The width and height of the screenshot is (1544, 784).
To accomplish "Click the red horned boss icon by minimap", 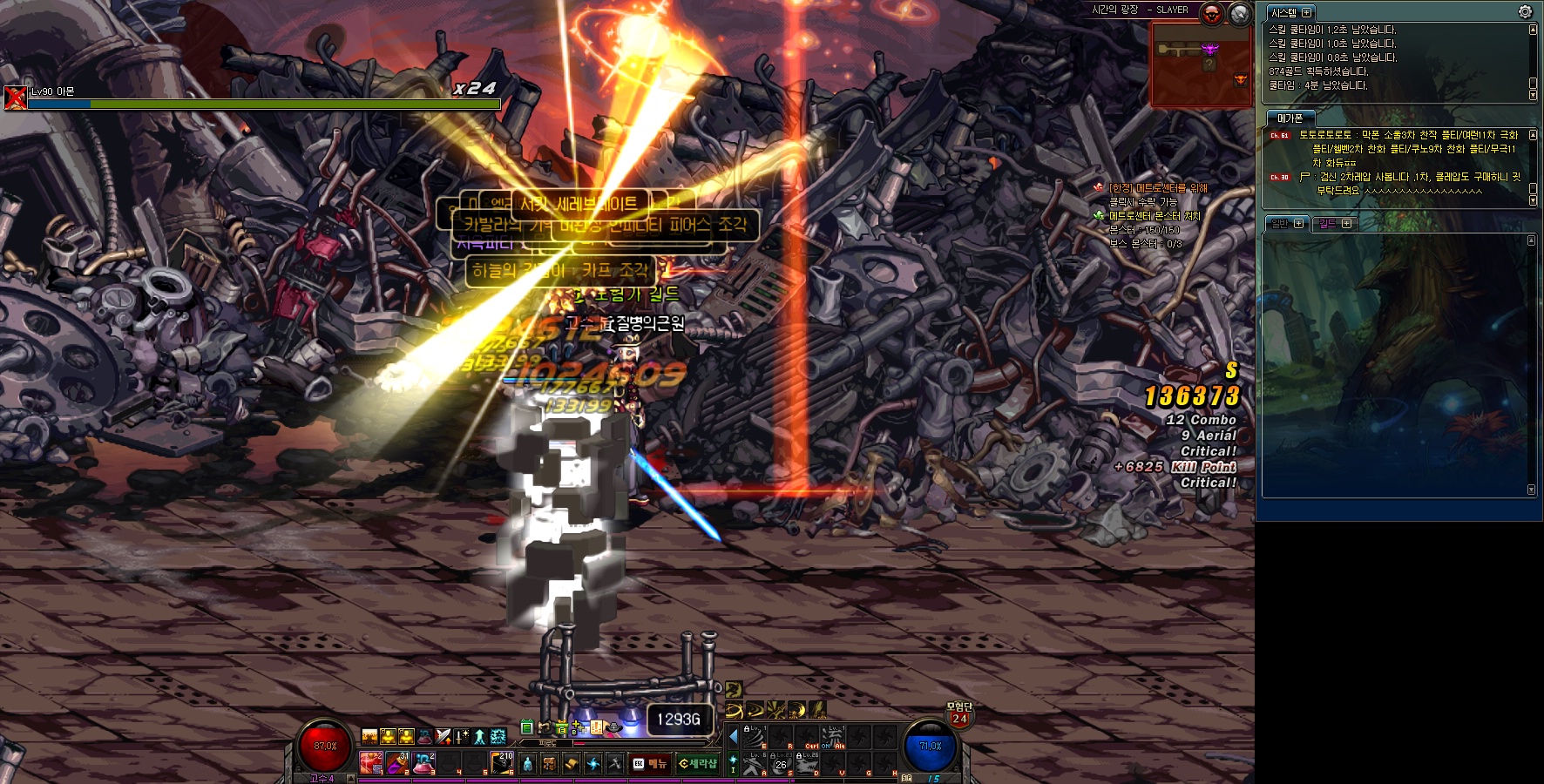I will click(x=1211, y=14).
